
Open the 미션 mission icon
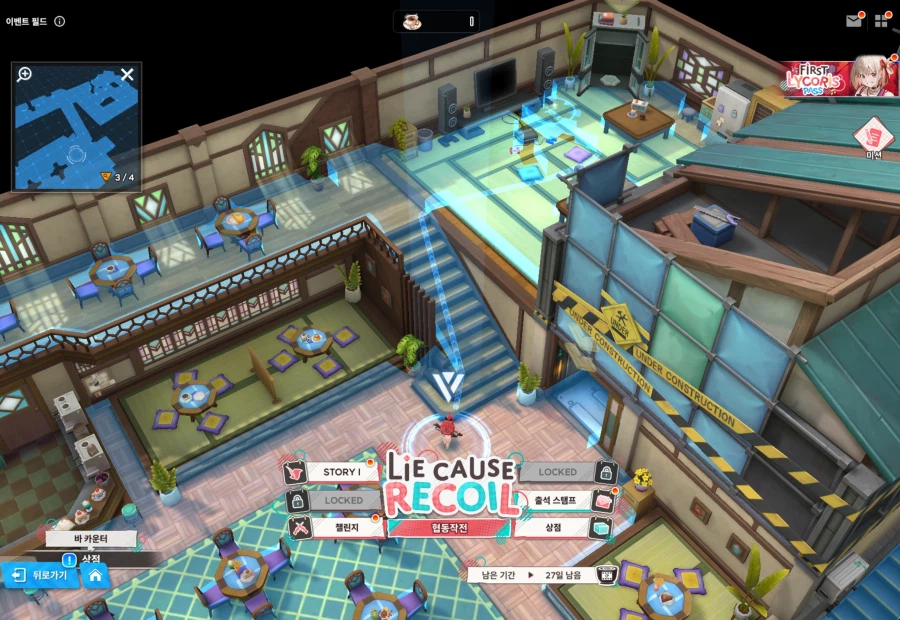[872, 135]
